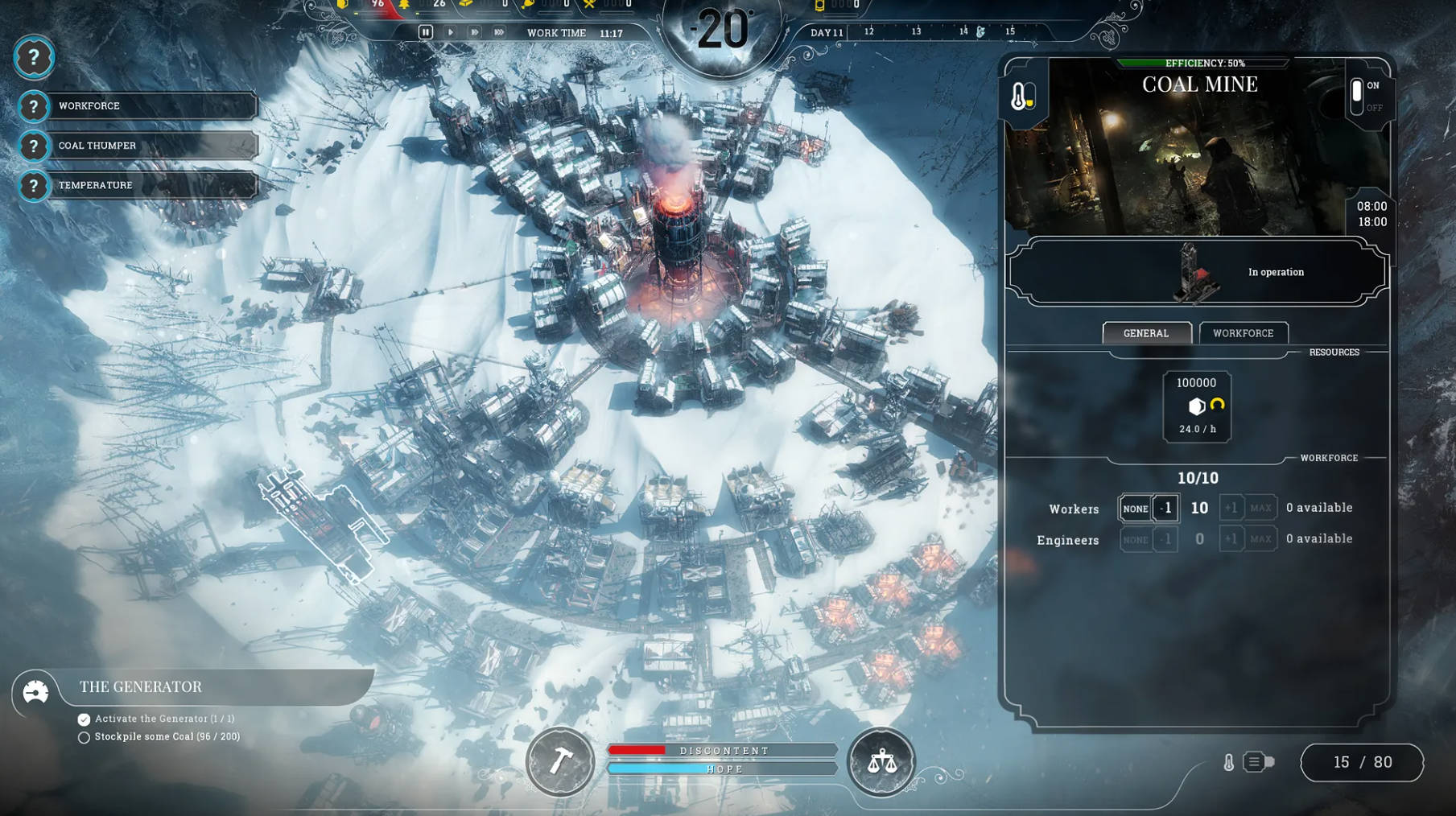Screen dimensions: 1456x816
Task: Click the thermometer icon on the Coal Mine panel
Action: pyautogui.click(x=1023, y=97)
